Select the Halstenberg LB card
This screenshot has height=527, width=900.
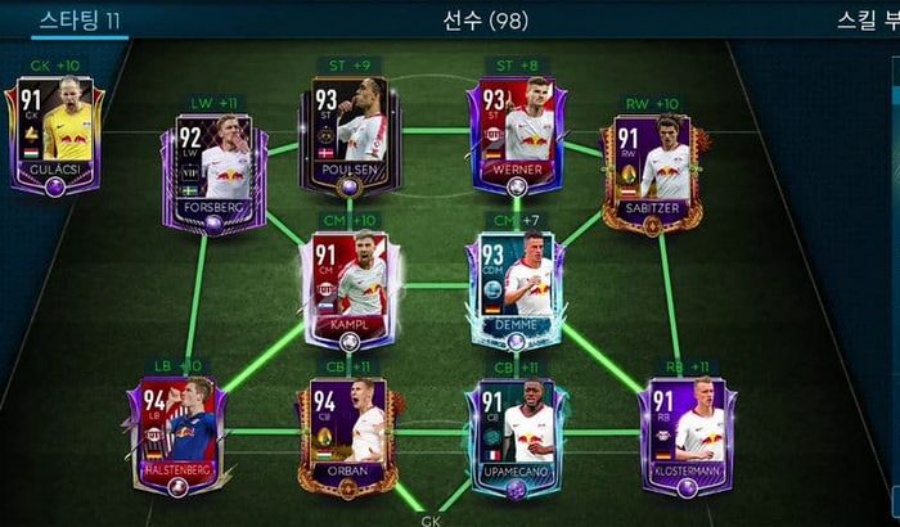(178, 435)
